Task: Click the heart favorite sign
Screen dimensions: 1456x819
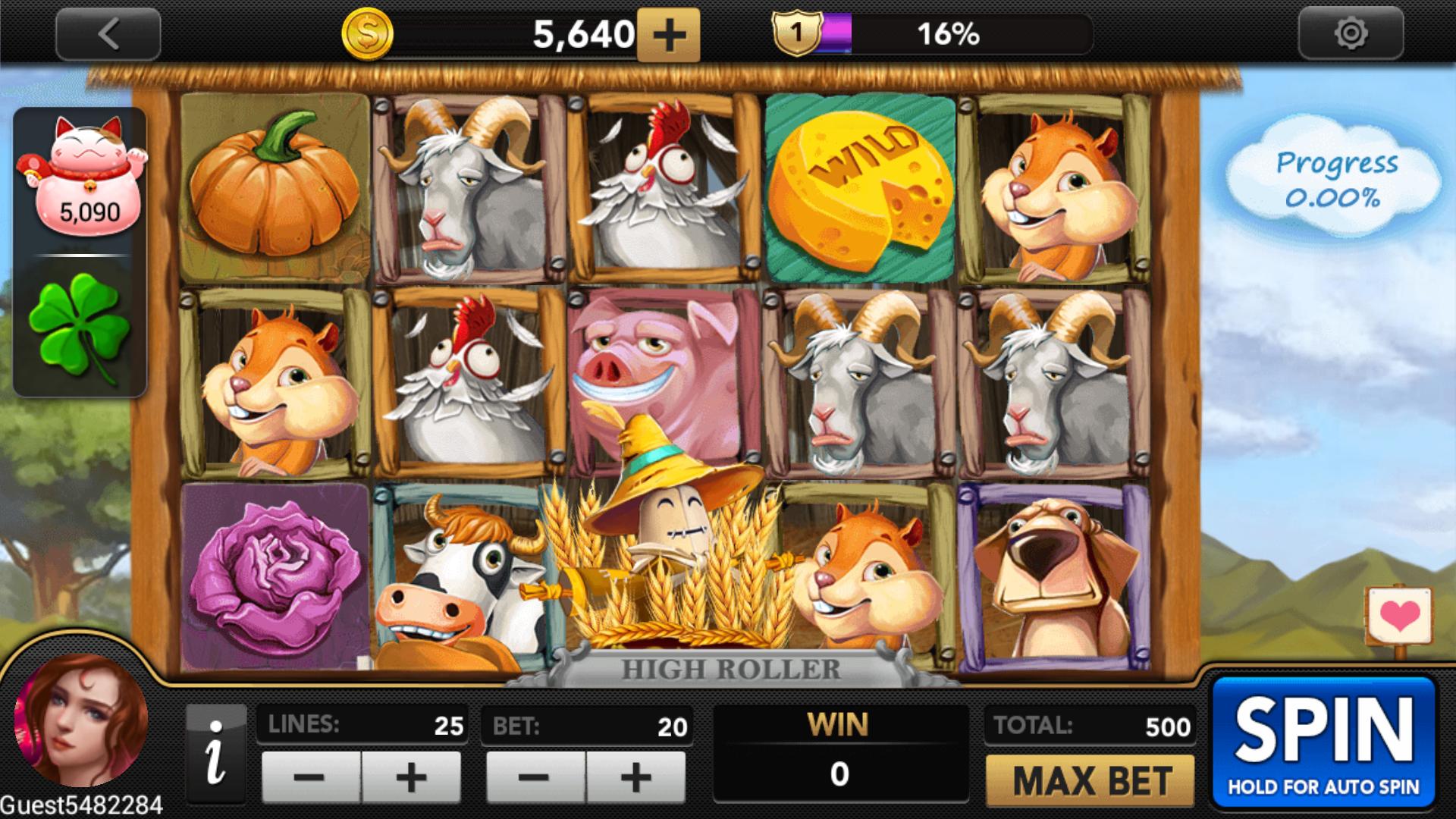Action: (1399, 616)
